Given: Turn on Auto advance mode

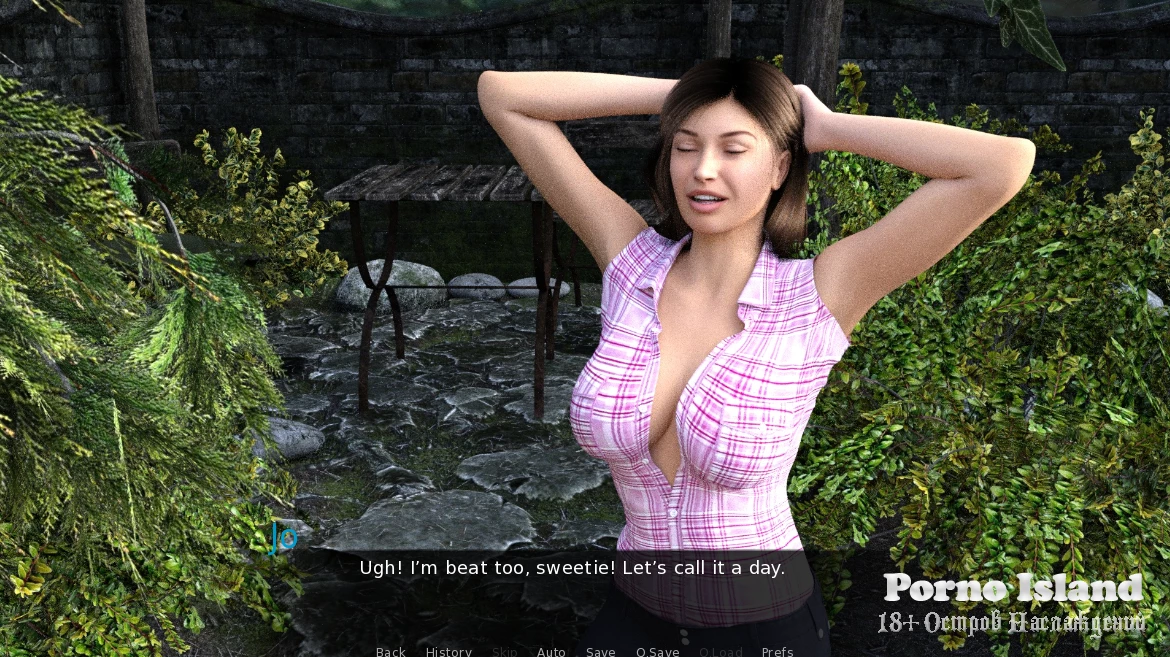Looking at the screenshot, I should point(551,651).
